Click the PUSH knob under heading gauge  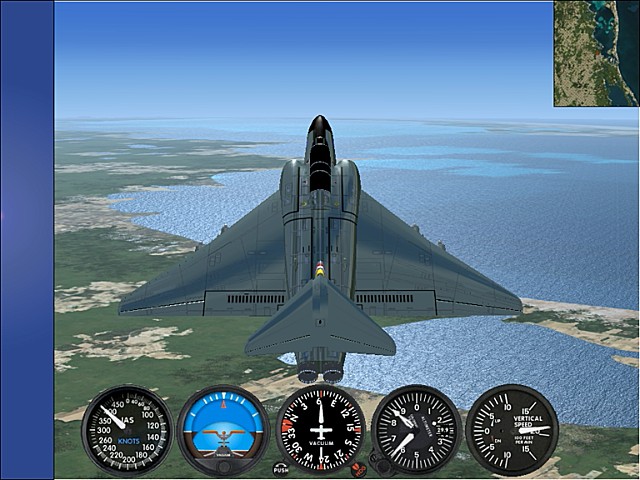click(x=280, y=468)
